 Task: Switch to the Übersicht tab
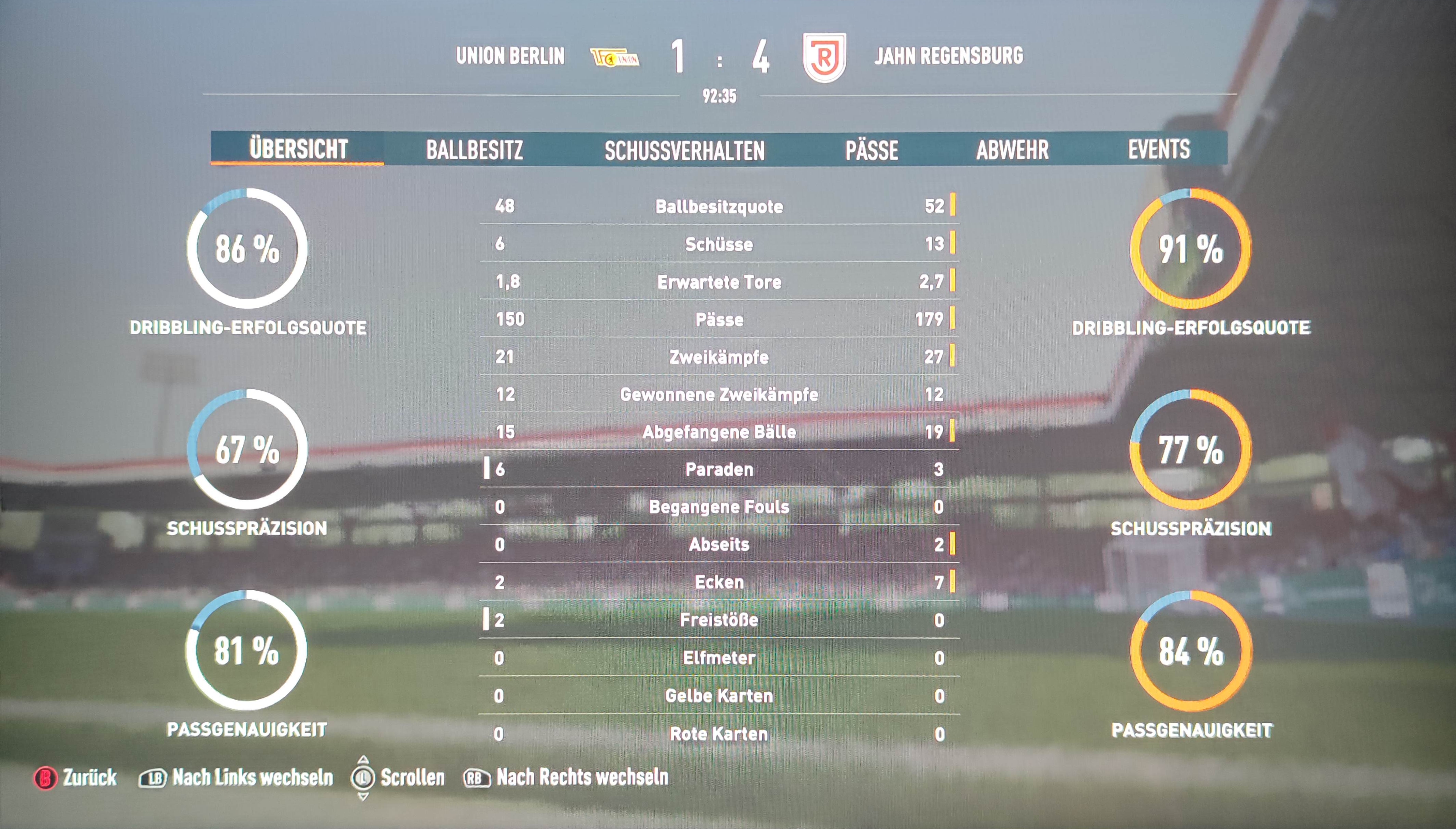point(298,149)
